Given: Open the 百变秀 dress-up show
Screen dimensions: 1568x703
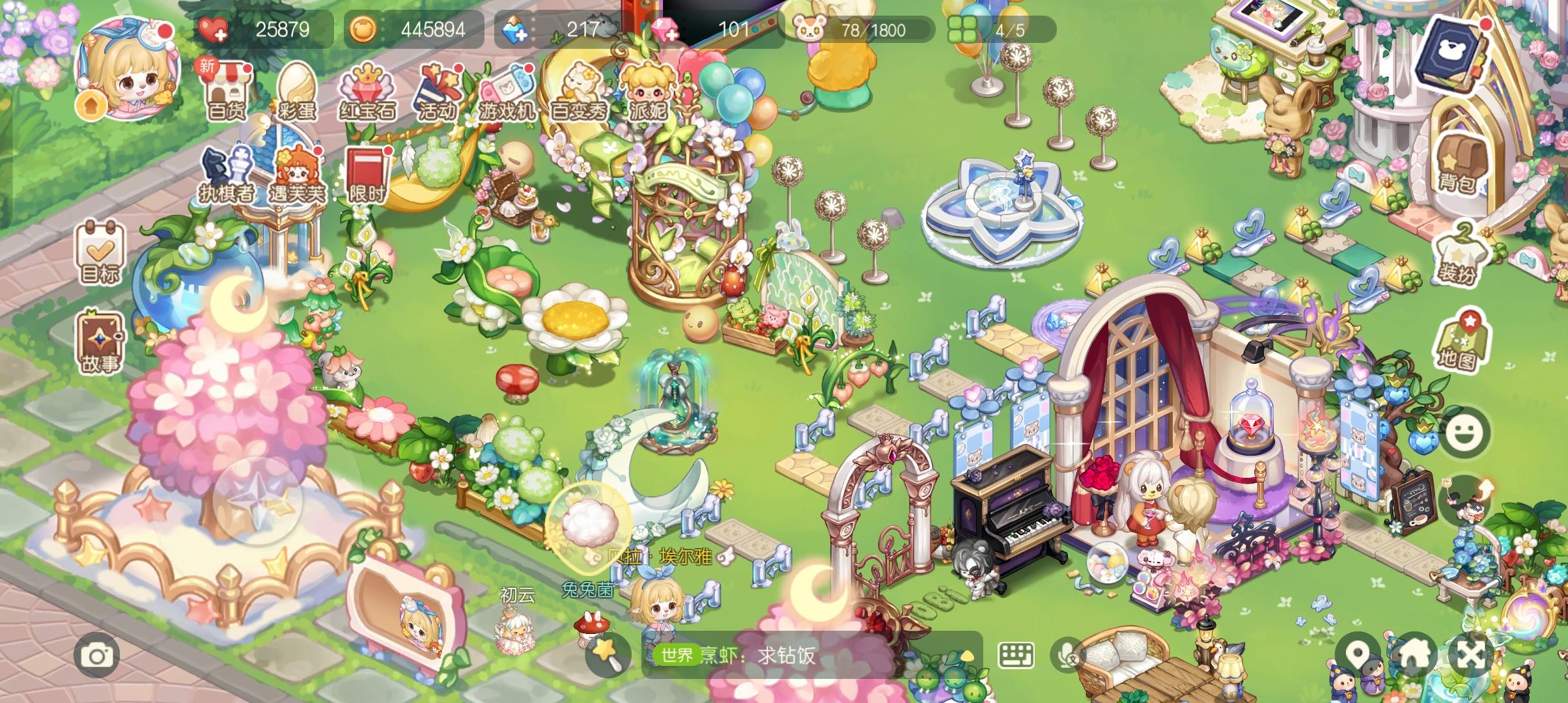Looking at the screenshot, I should (581, 88).
